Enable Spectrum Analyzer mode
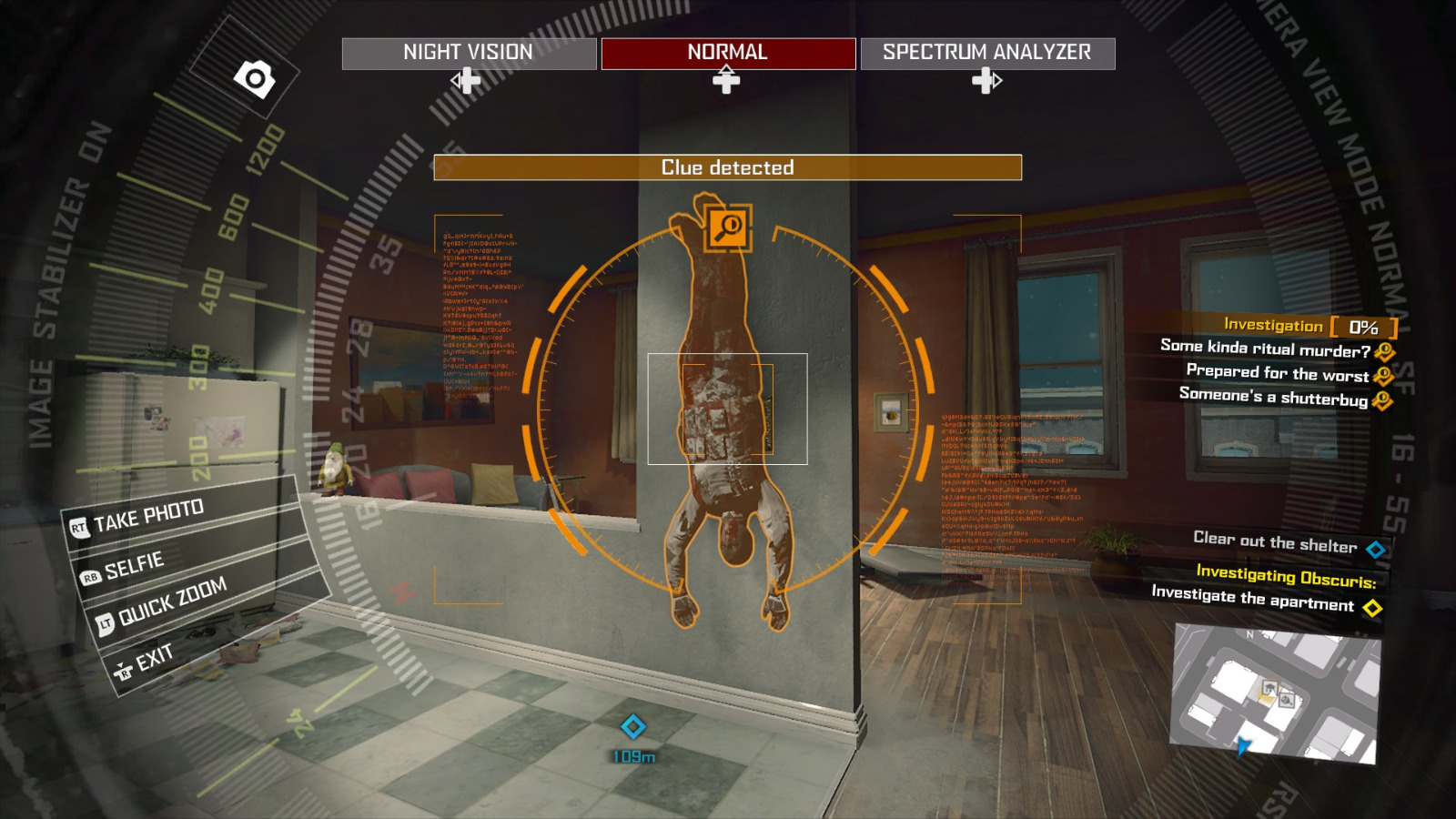The image size is (1456, 819). [x=986, y=53]
